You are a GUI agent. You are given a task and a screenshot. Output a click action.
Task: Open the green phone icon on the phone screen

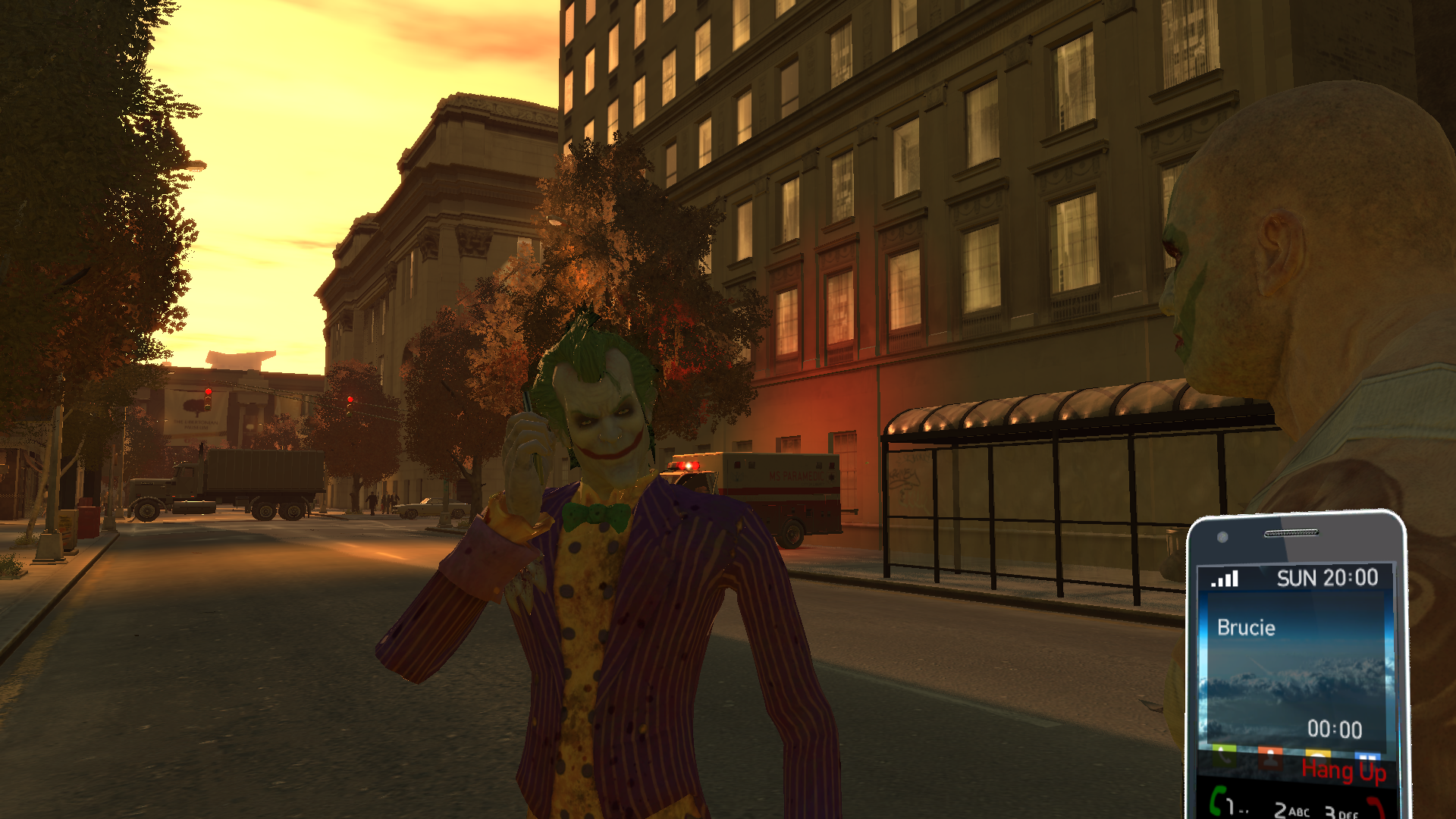[1223, 753]
